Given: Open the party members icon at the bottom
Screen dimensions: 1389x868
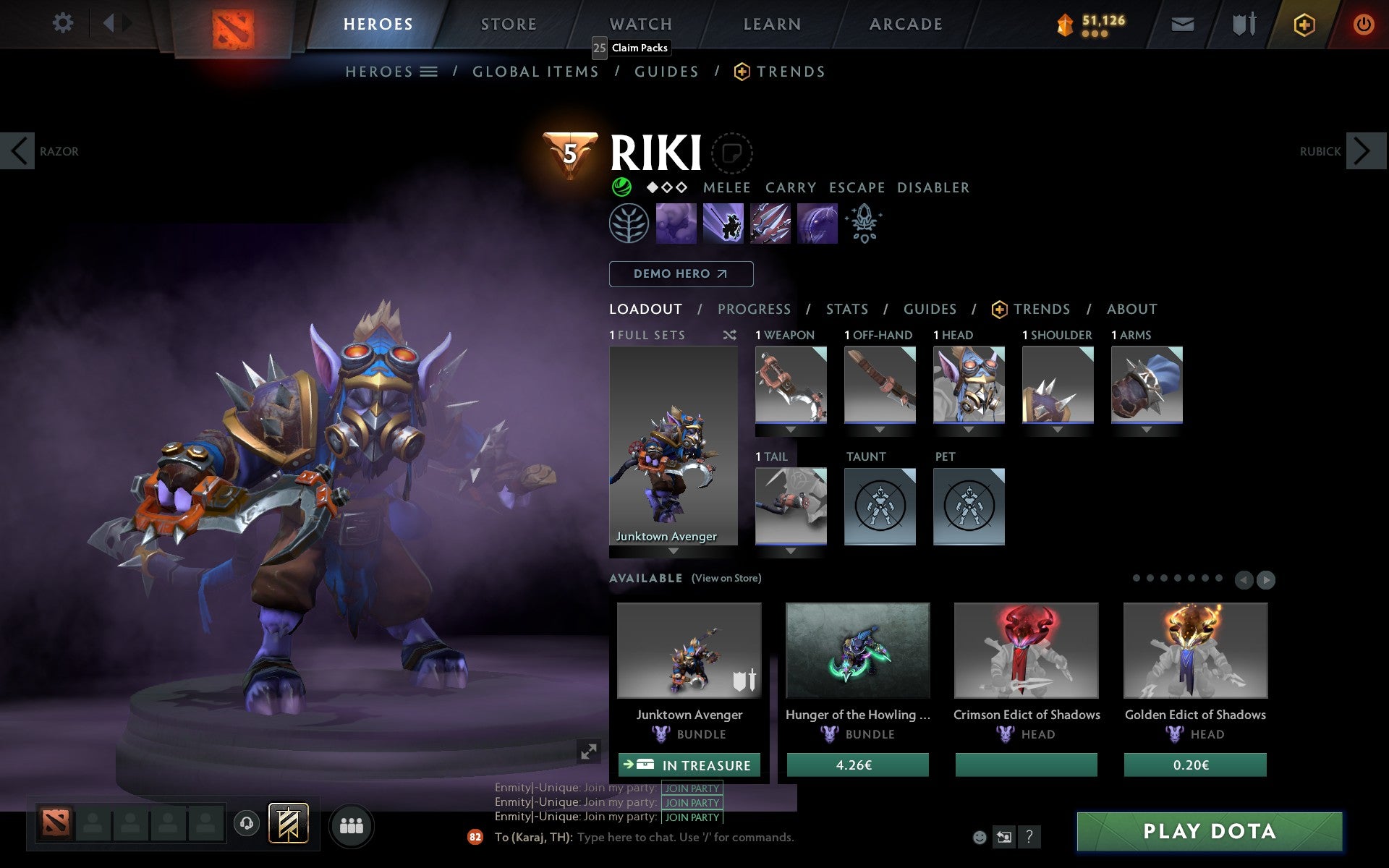Looking at the screenshot, I should coord(352,823).
